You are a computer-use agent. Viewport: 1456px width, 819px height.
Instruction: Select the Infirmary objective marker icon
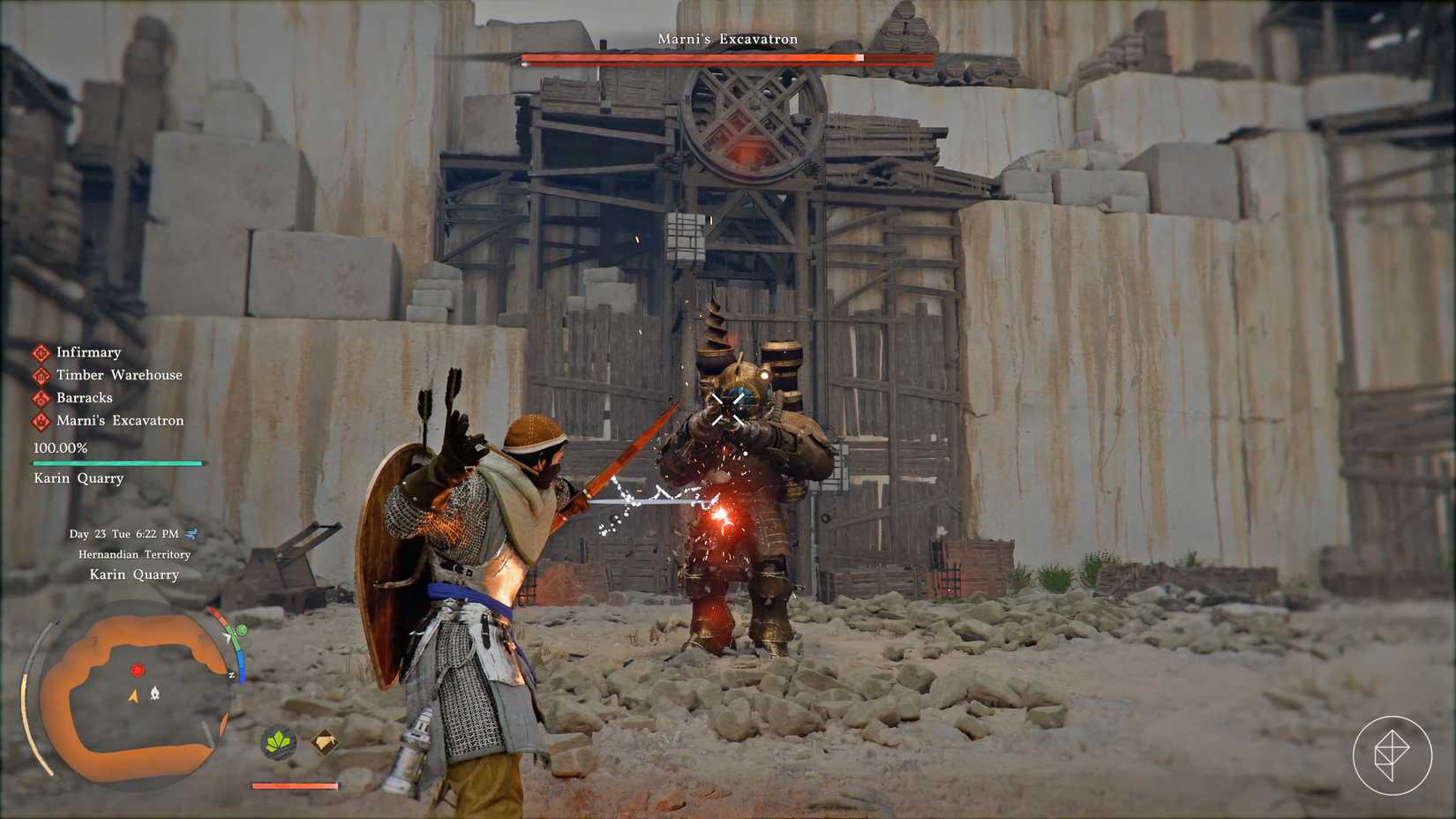41,352
